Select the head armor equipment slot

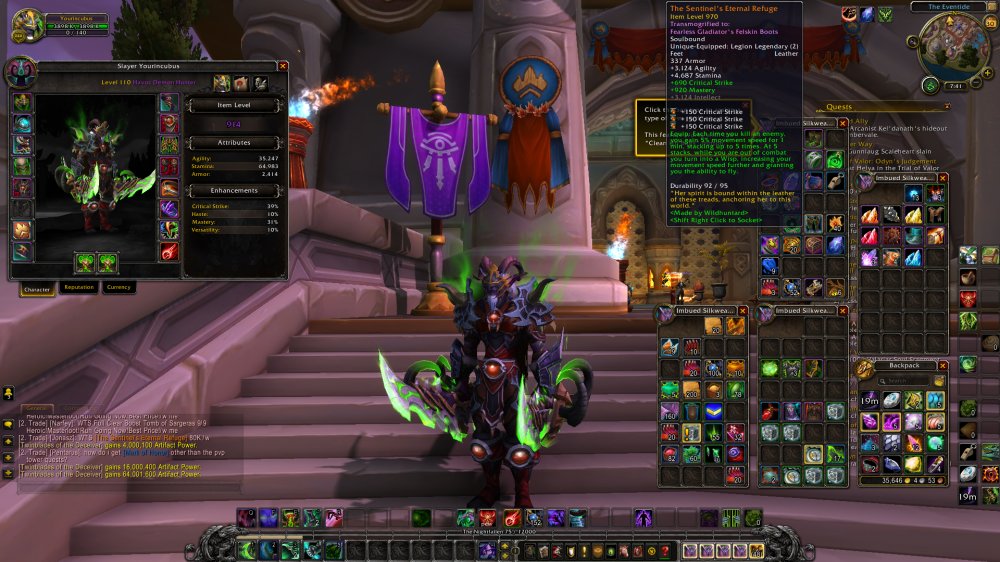coord(22,103)
